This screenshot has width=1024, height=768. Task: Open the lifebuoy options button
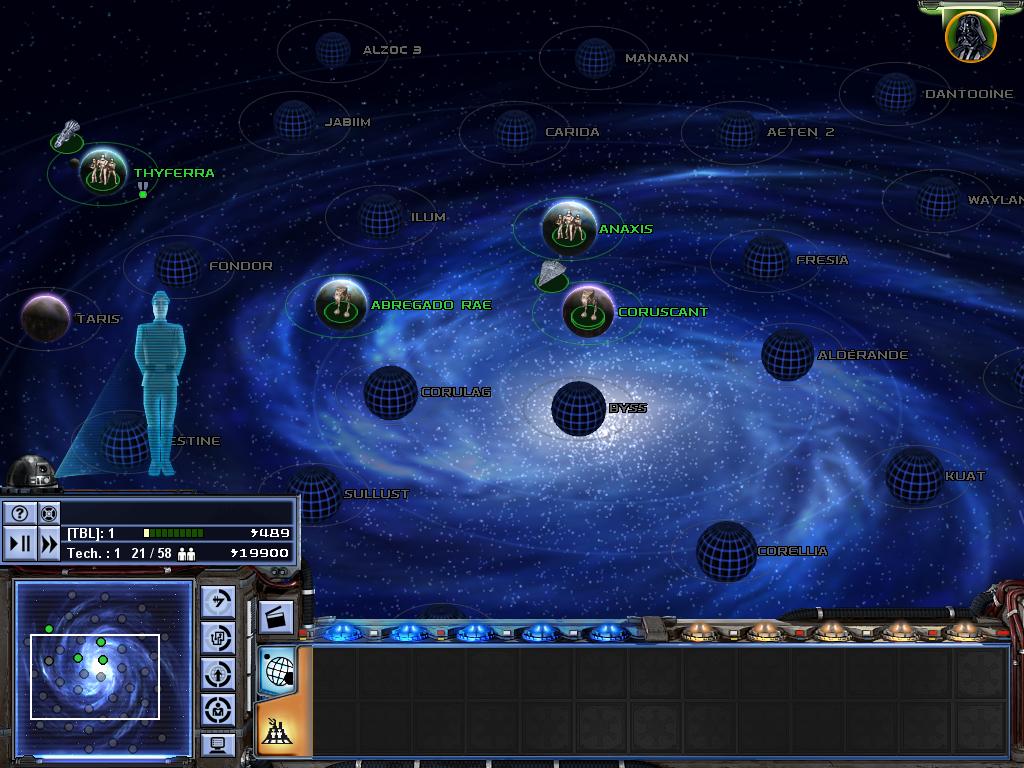tap(49, 514)
